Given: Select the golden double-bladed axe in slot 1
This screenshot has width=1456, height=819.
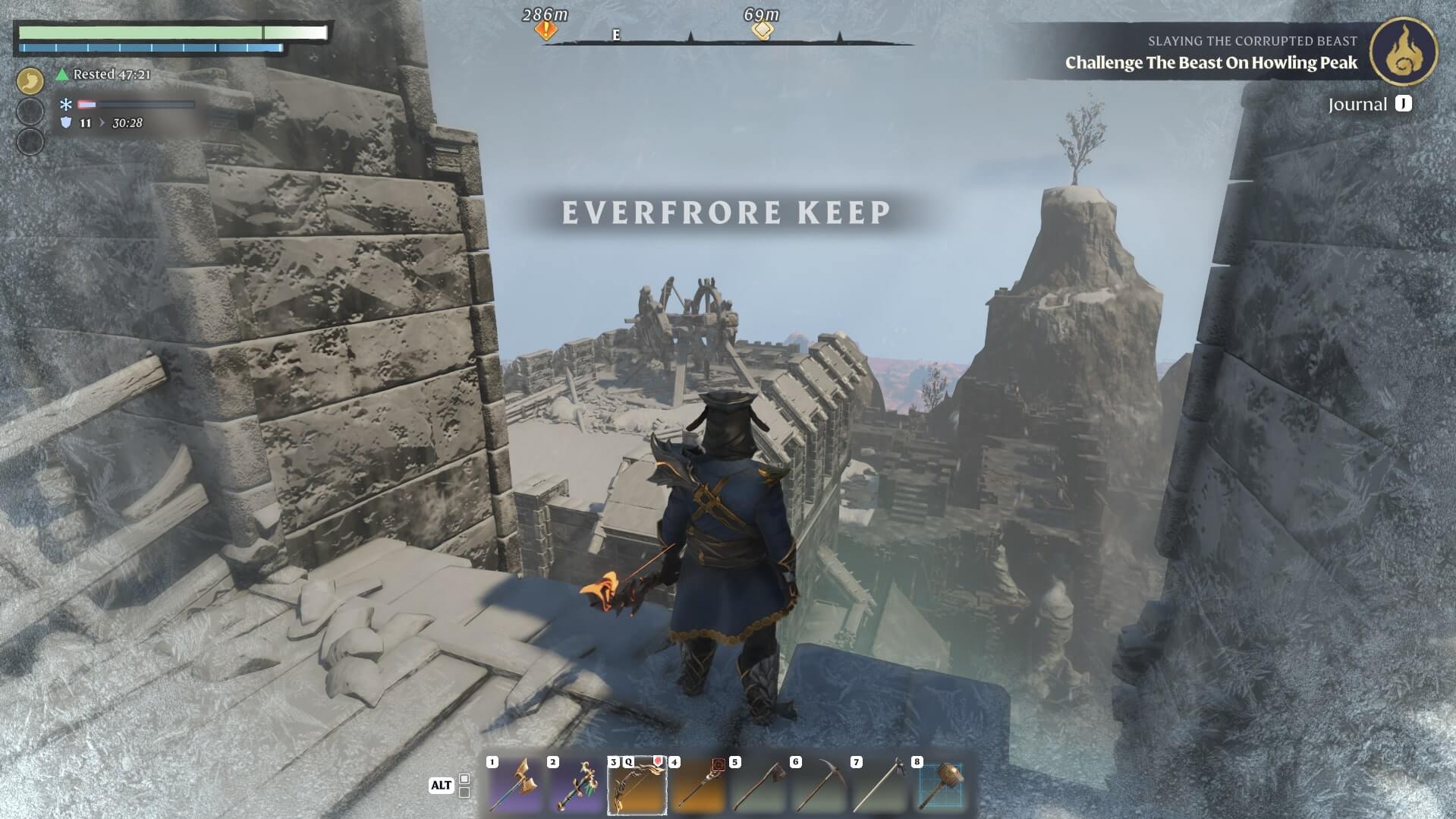Looking at the screenshot, I should click(514, 786).
